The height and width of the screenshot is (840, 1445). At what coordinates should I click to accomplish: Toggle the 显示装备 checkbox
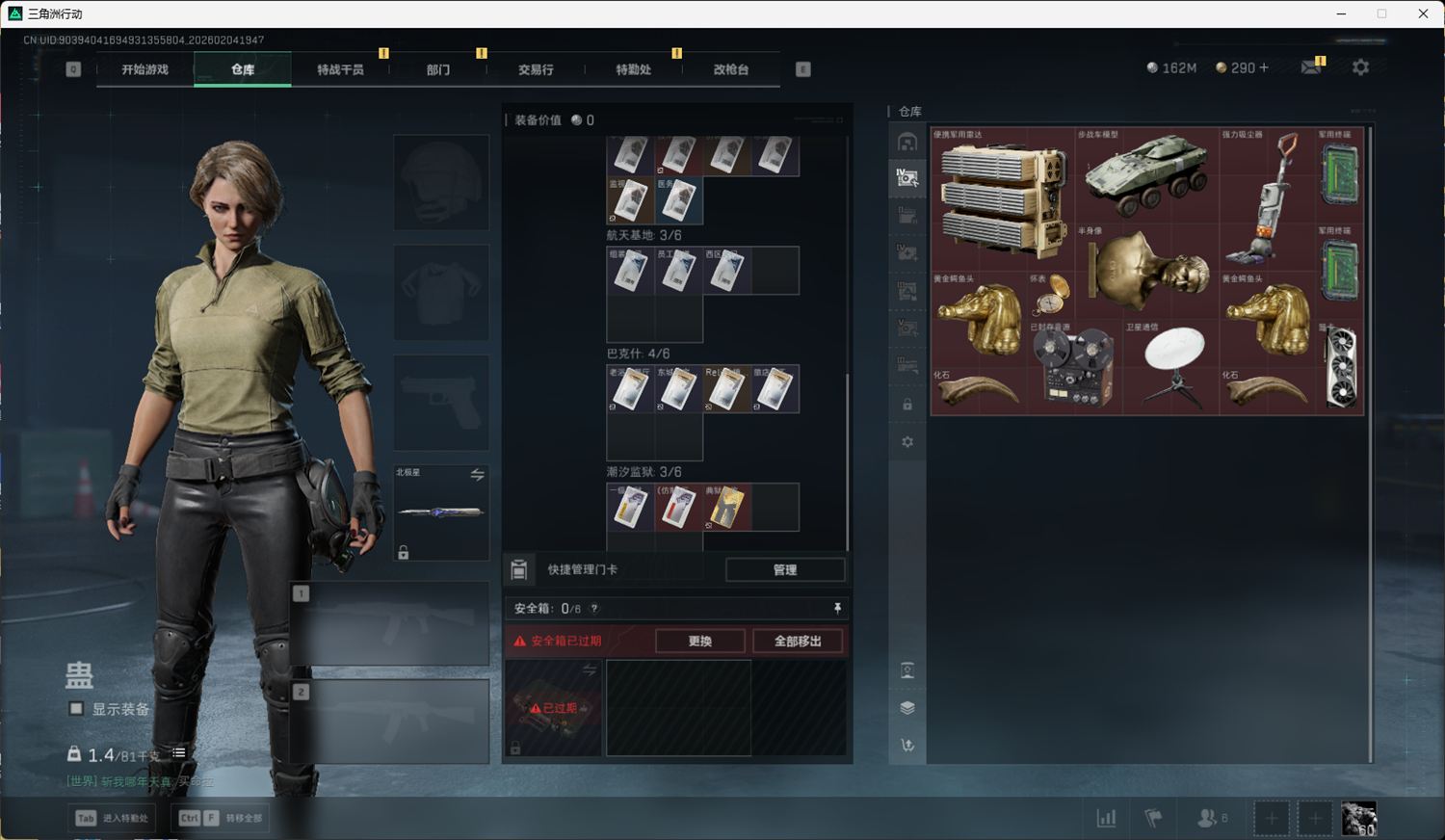click(x=76, y=709)
